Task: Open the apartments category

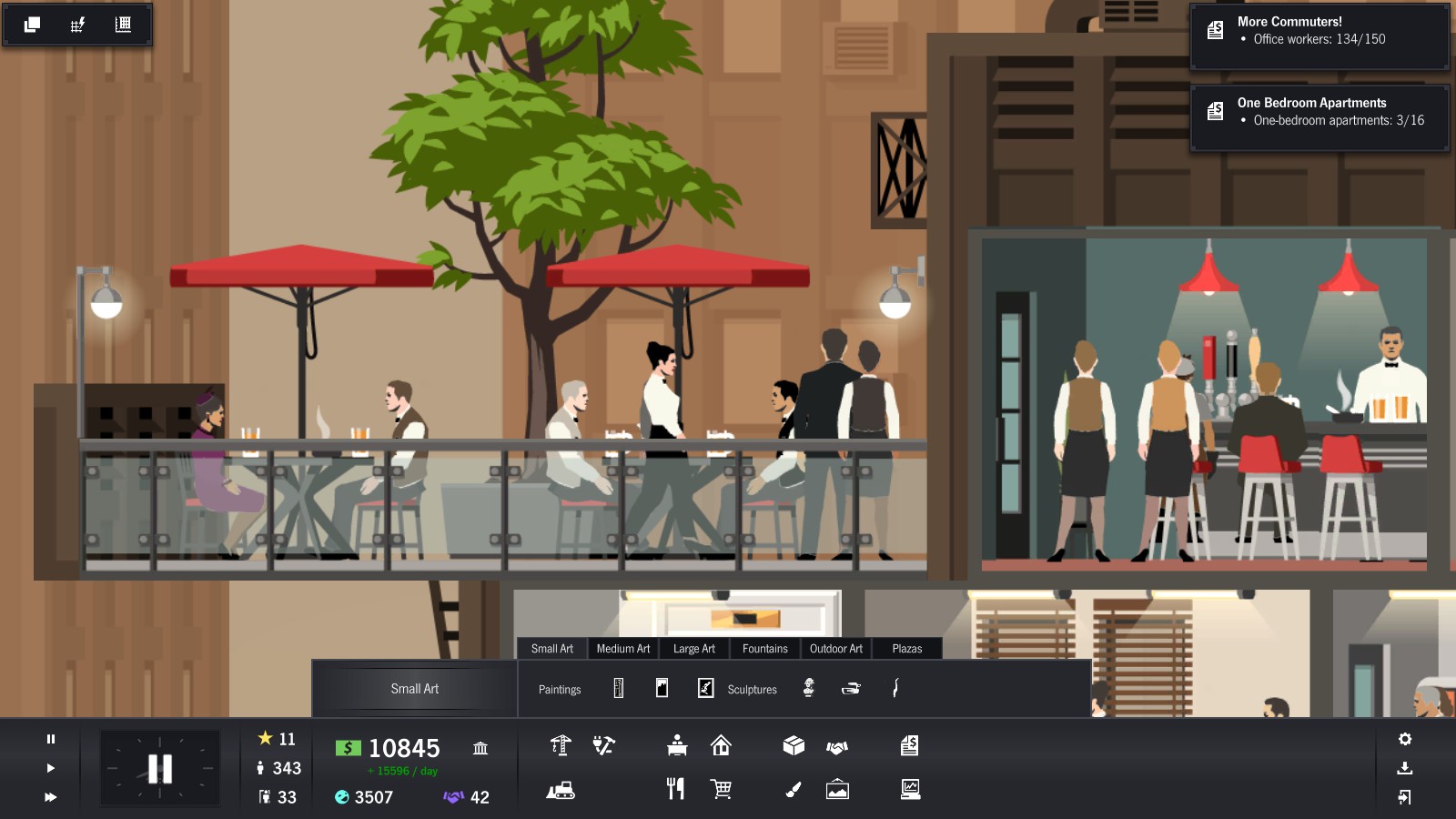Action: (720, 747)
